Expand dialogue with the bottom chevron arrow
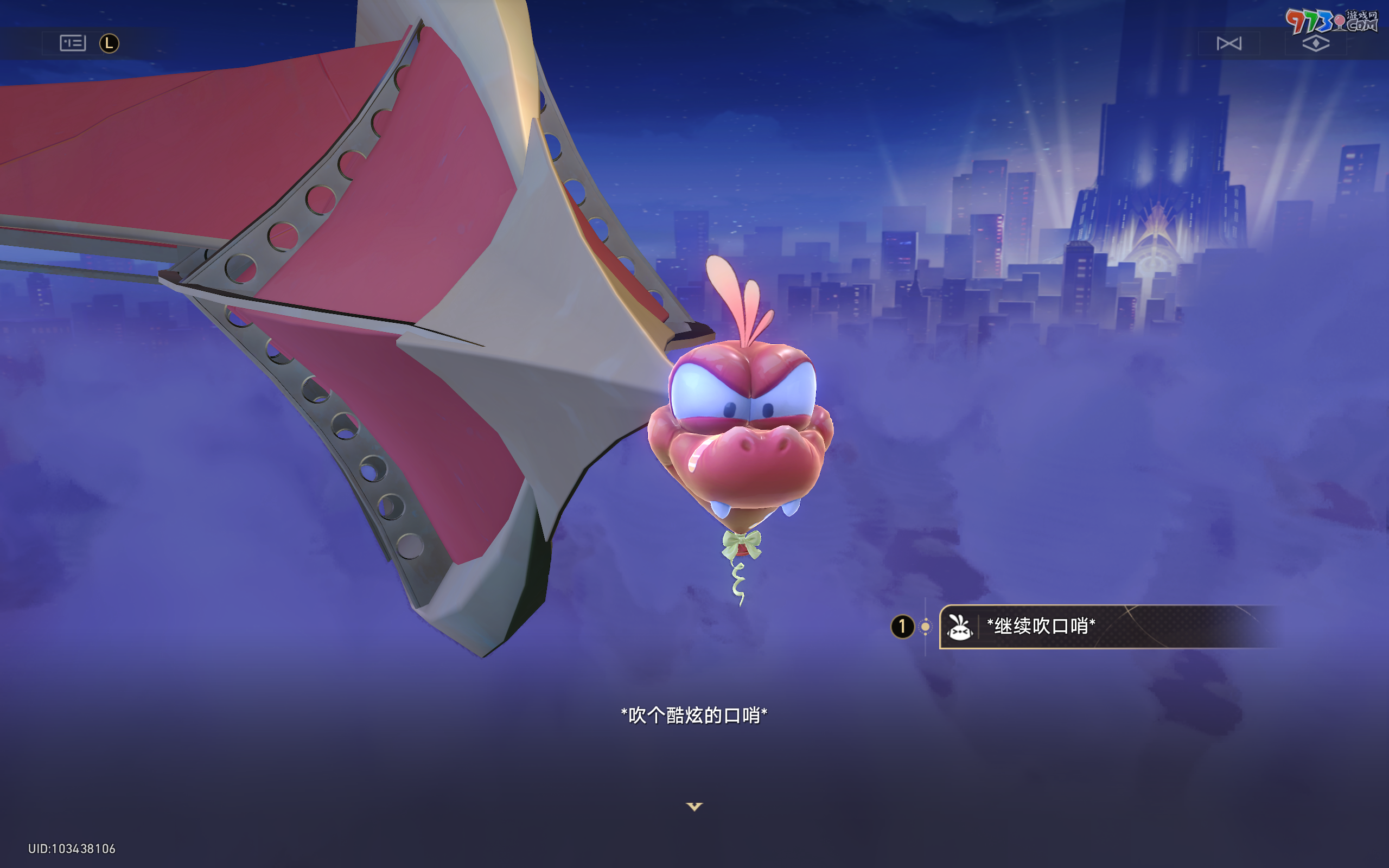 pos(694,806)
